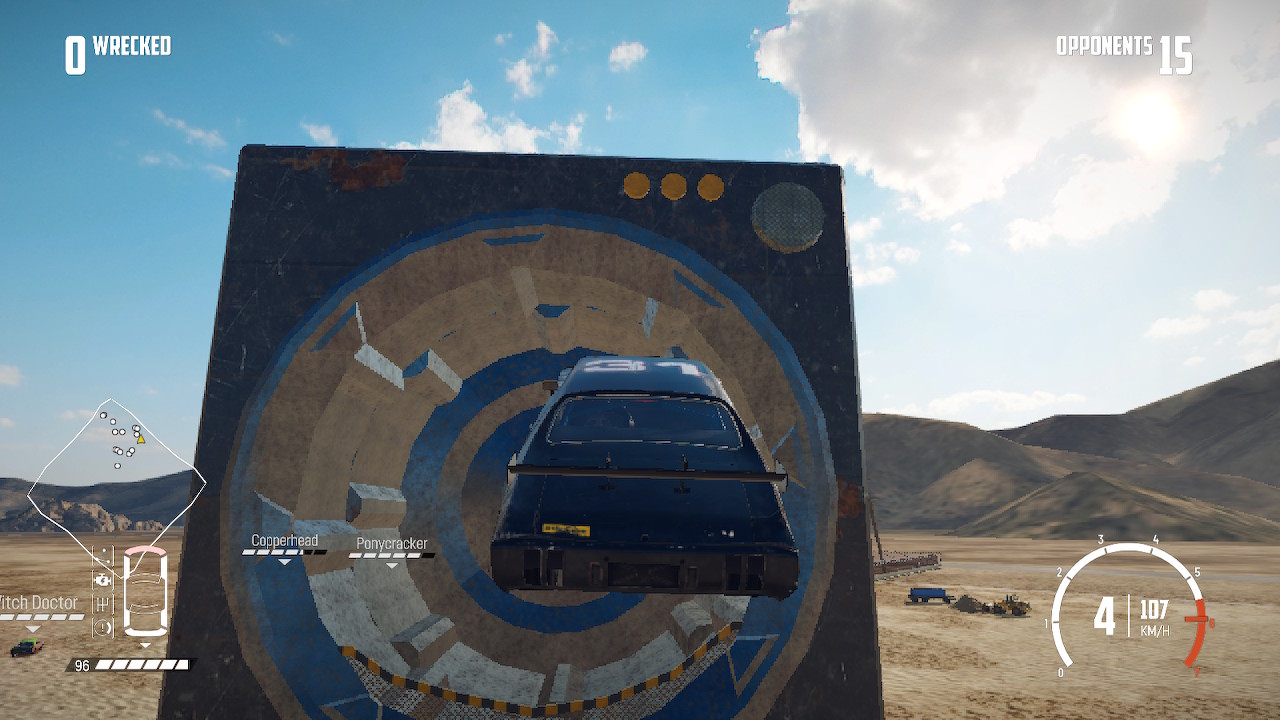This screenshot has width=1280, height=720.
Task: Select the transmission damage indicator icon
Action: [x=102, y=604]
